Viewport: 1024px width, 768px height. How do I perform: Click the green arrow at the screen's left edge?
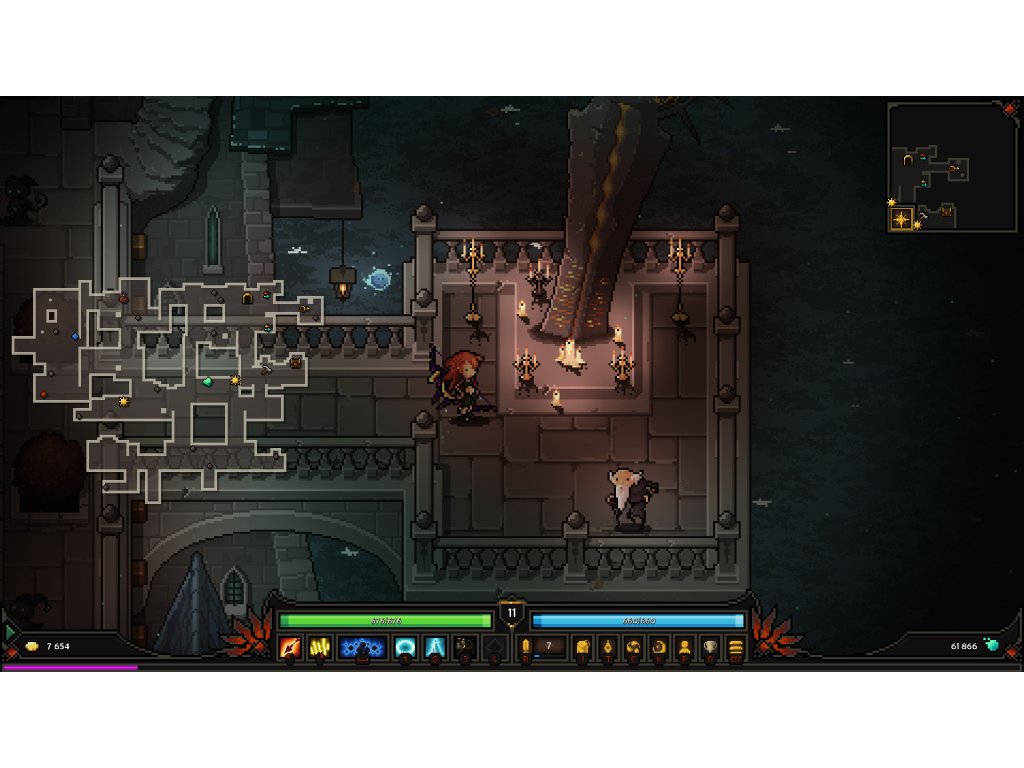9,632
